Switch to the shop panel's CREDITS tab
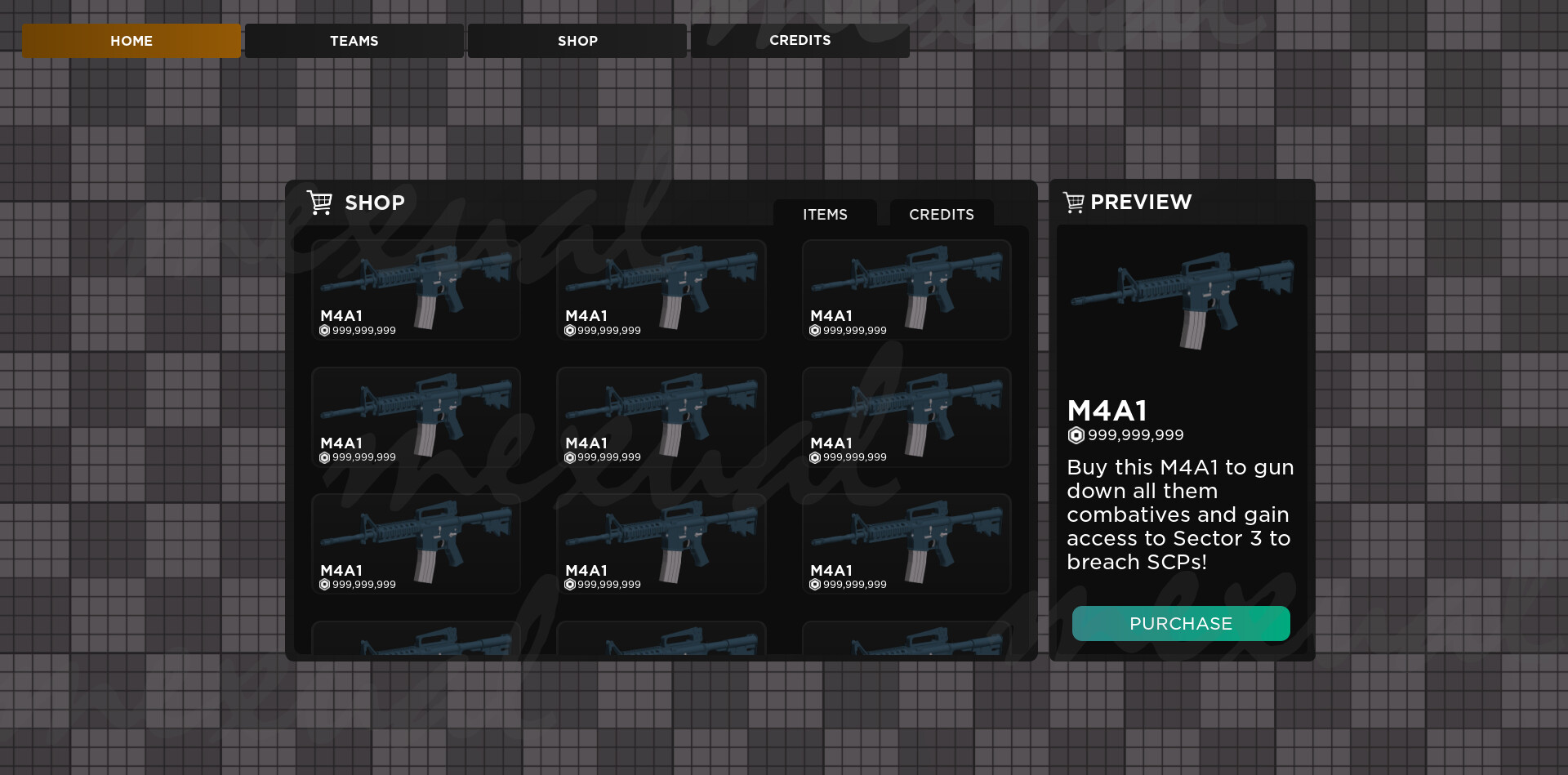The image size is (1568, 775). [x=941, y=214]
